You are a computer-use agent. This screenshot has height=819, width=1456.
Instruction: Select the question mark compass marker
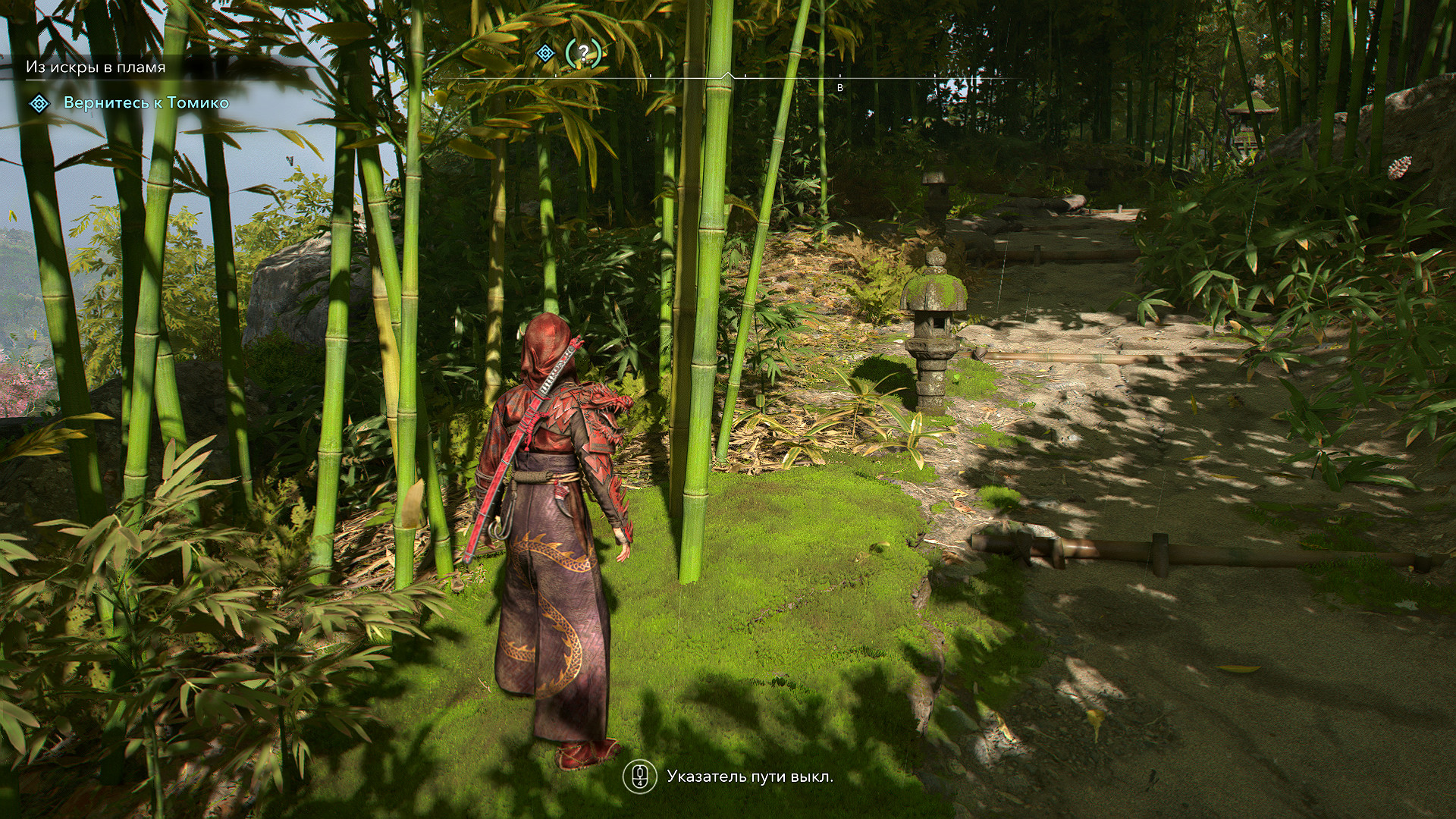click(583, 53)
